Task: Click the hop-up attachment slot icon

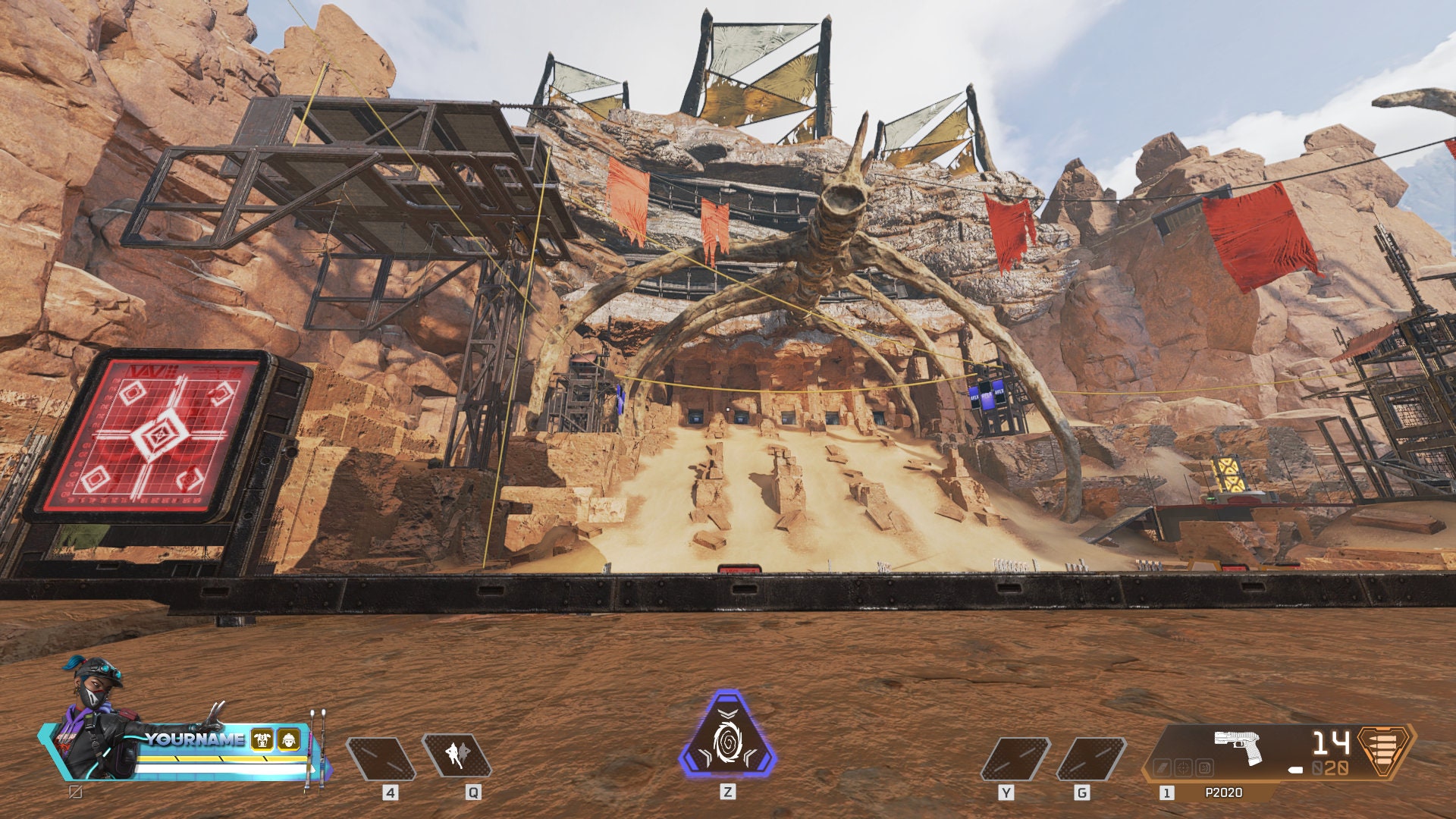Action: 1203,767
